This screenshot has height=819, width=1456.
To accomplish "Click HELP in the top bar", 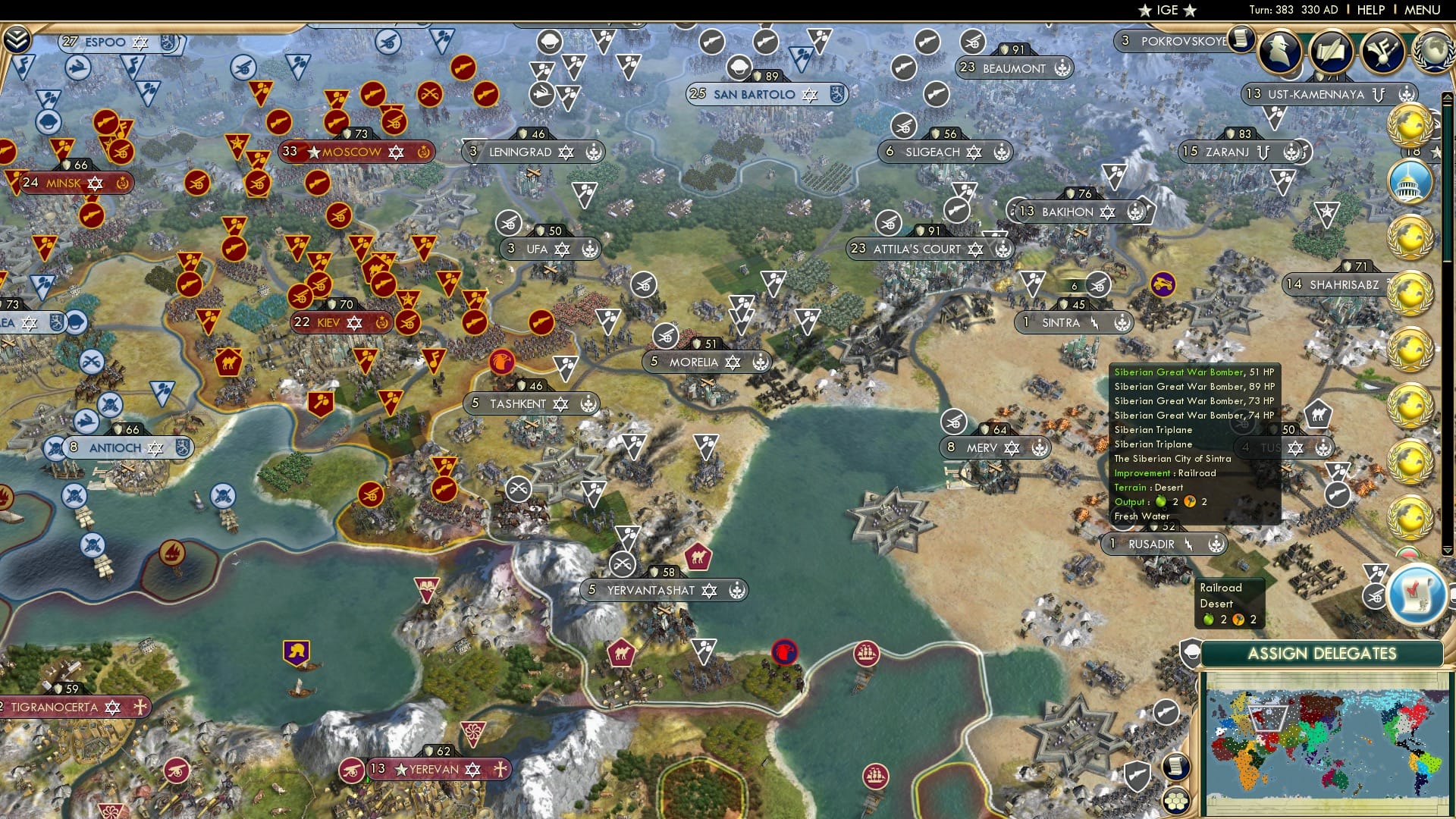I will click(x=1373, y=10).
